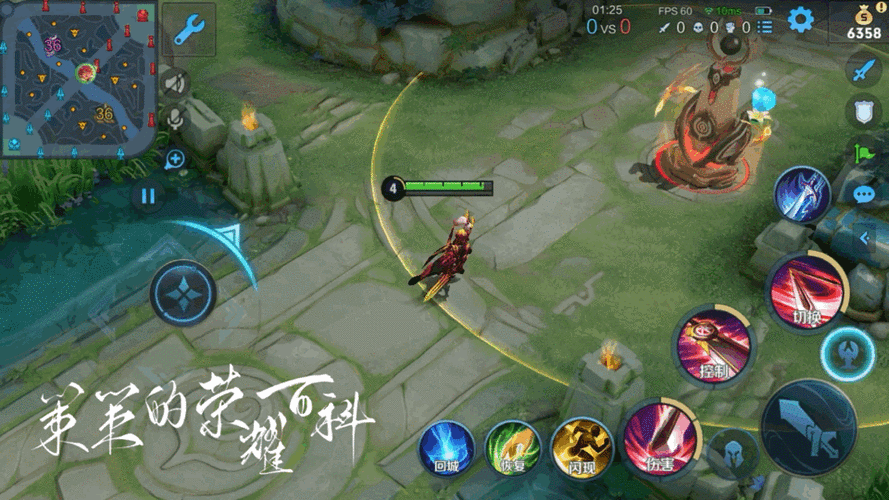Open the gold coin shop

coord(863,22)
